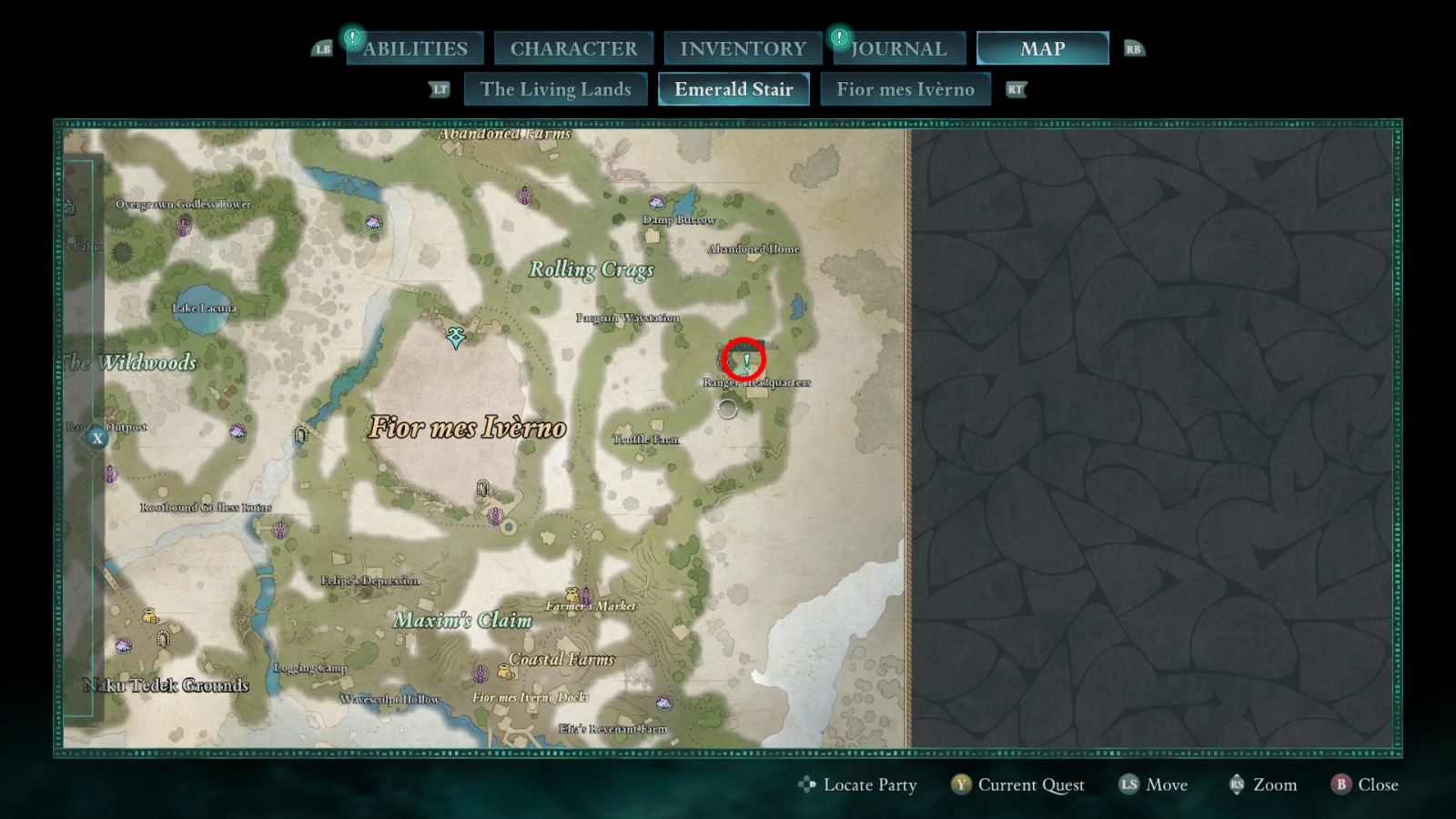Open the Inventory tab
The height and width of the screenshot is (819, 1456).
pyautogui.click(x=743, y=49)
